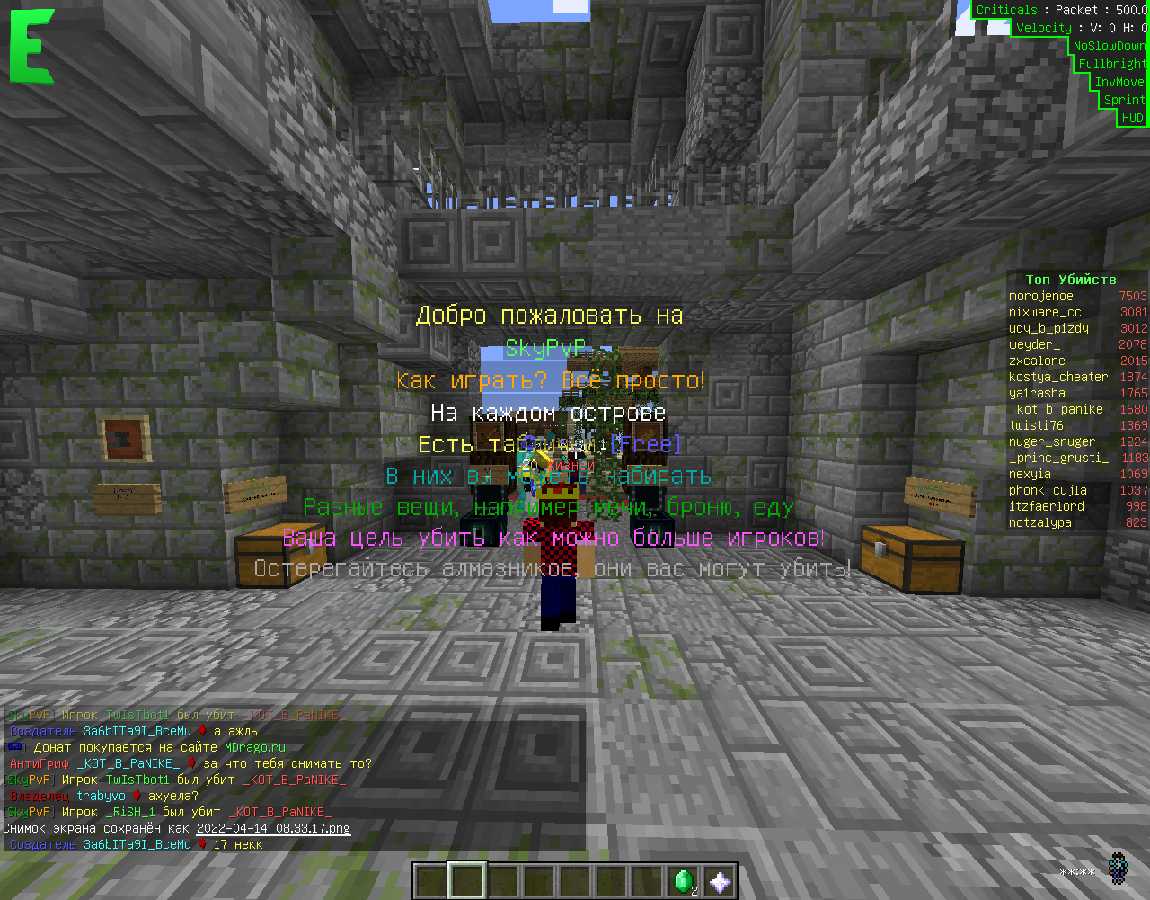Select the nether star hotbar slot
Image resolution: width=1150 pixels, height=900 pixels.
pos(720,881)
